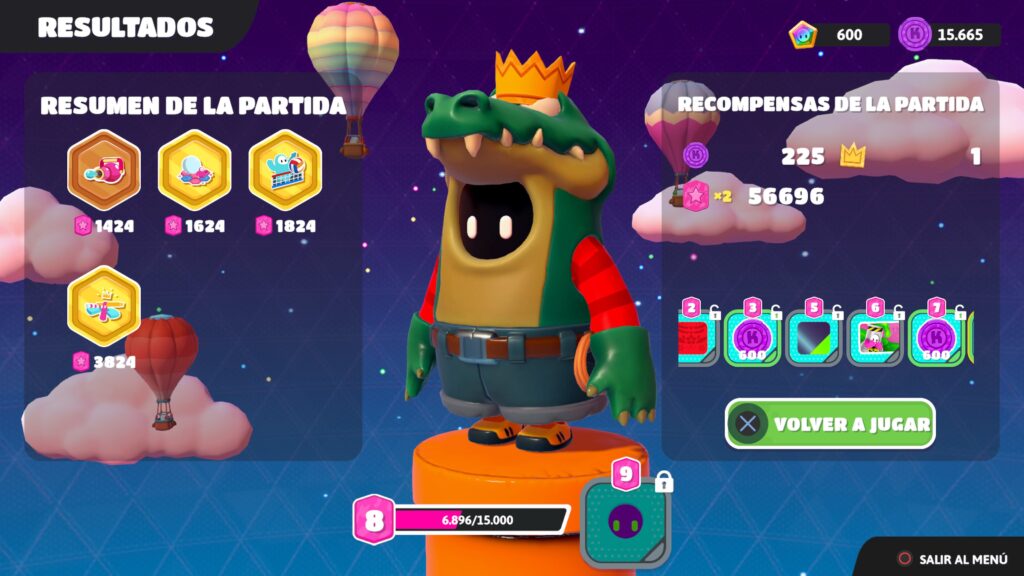Inspect the locked level 9 reward tile

(626, 521)
